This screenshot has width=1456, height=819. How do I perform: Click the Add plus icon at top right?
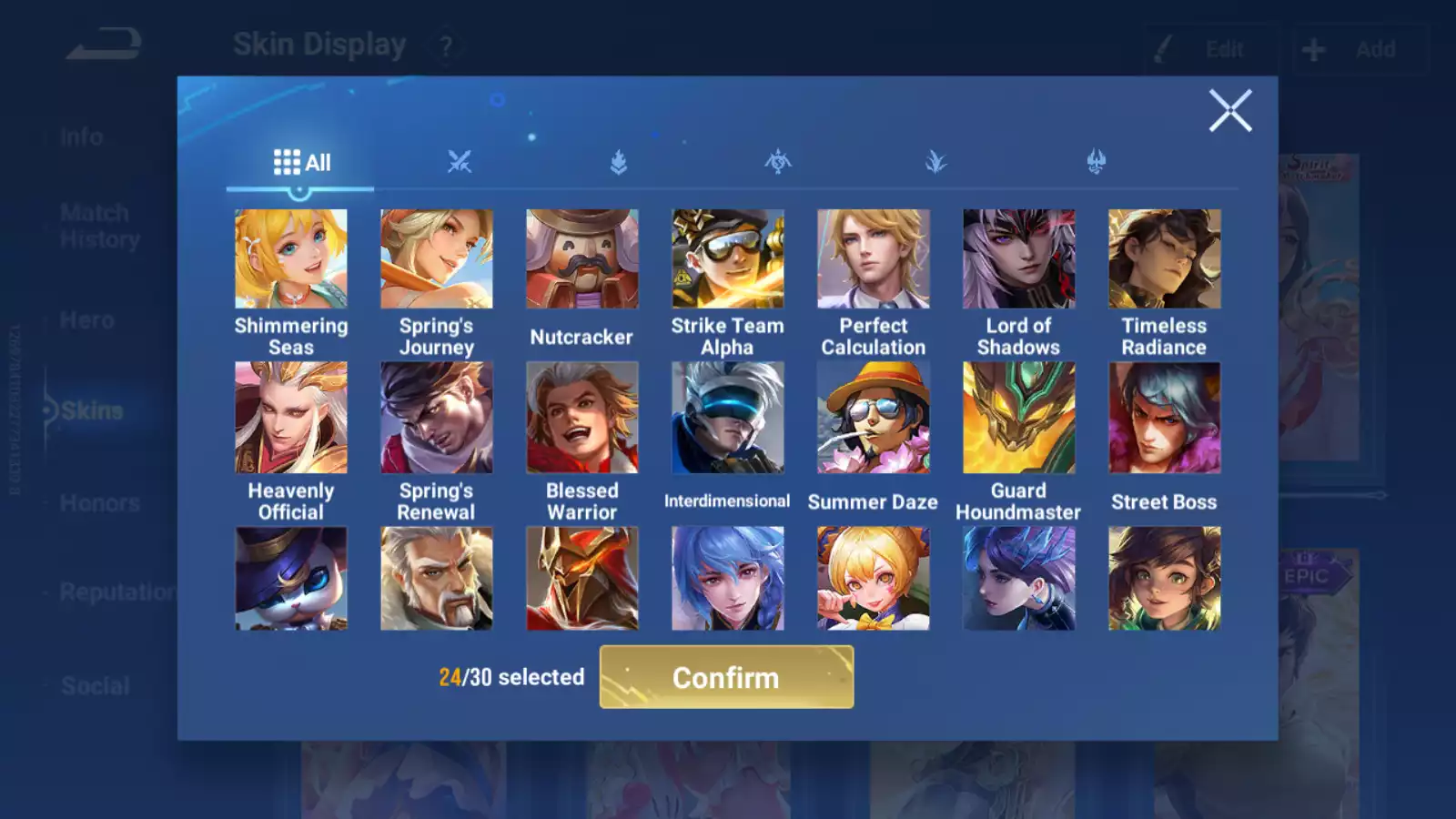click(1311, 49)
